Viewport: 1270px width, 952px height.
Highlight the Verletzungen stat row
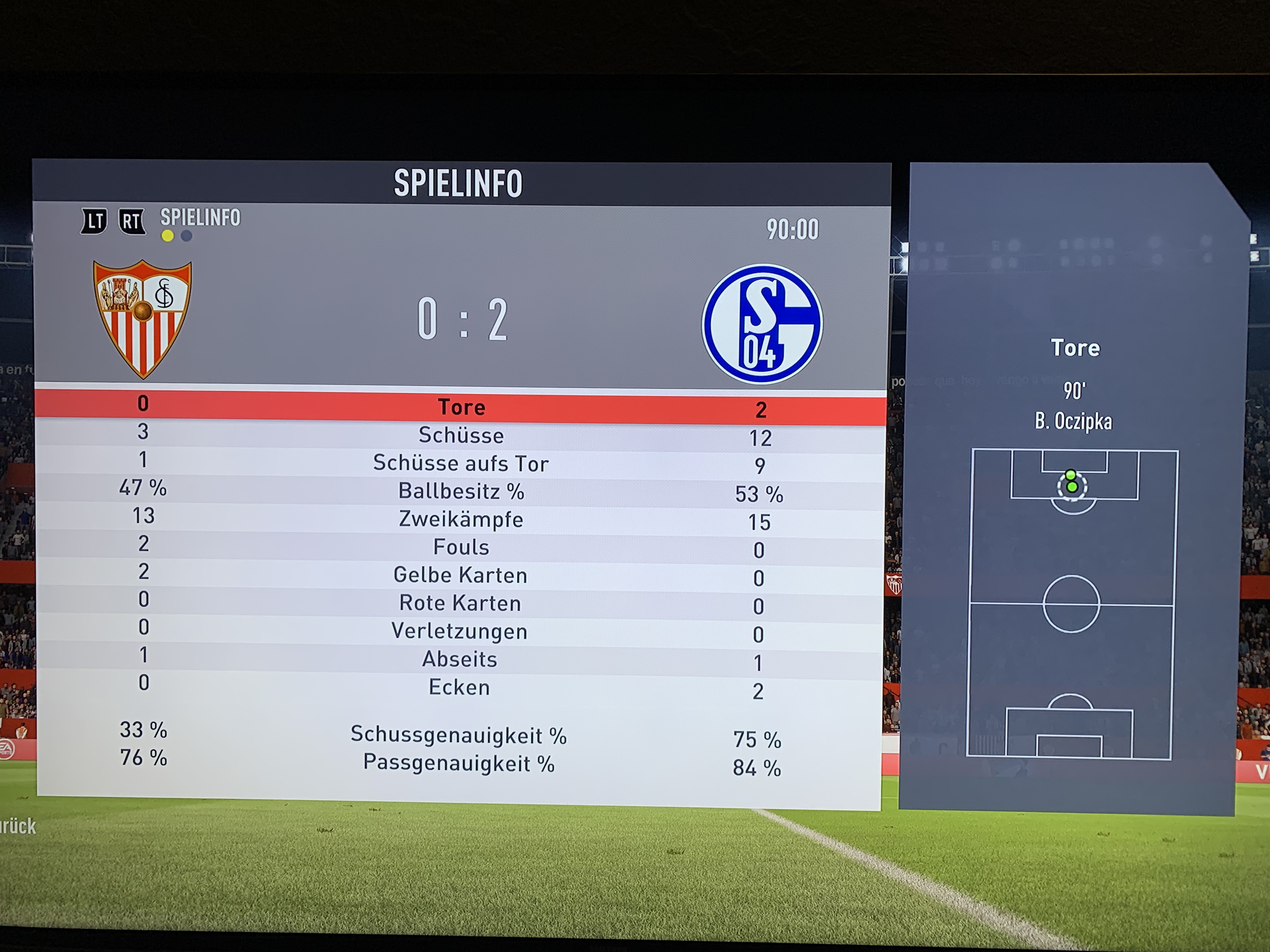460,632
